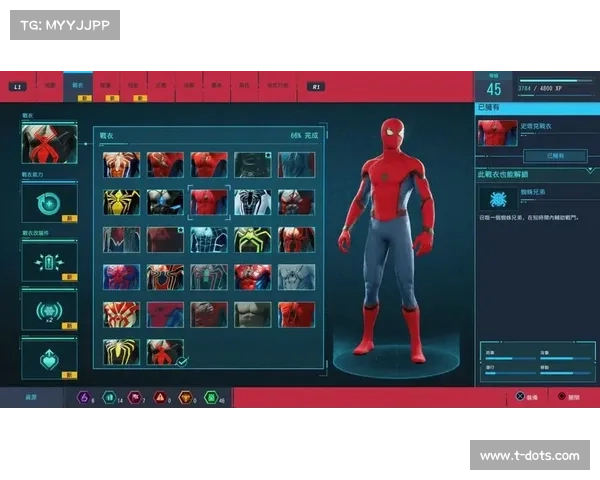Choose the highlighted Stark suit thumbnail
600x480 pixels.
(x=209, y=202)
